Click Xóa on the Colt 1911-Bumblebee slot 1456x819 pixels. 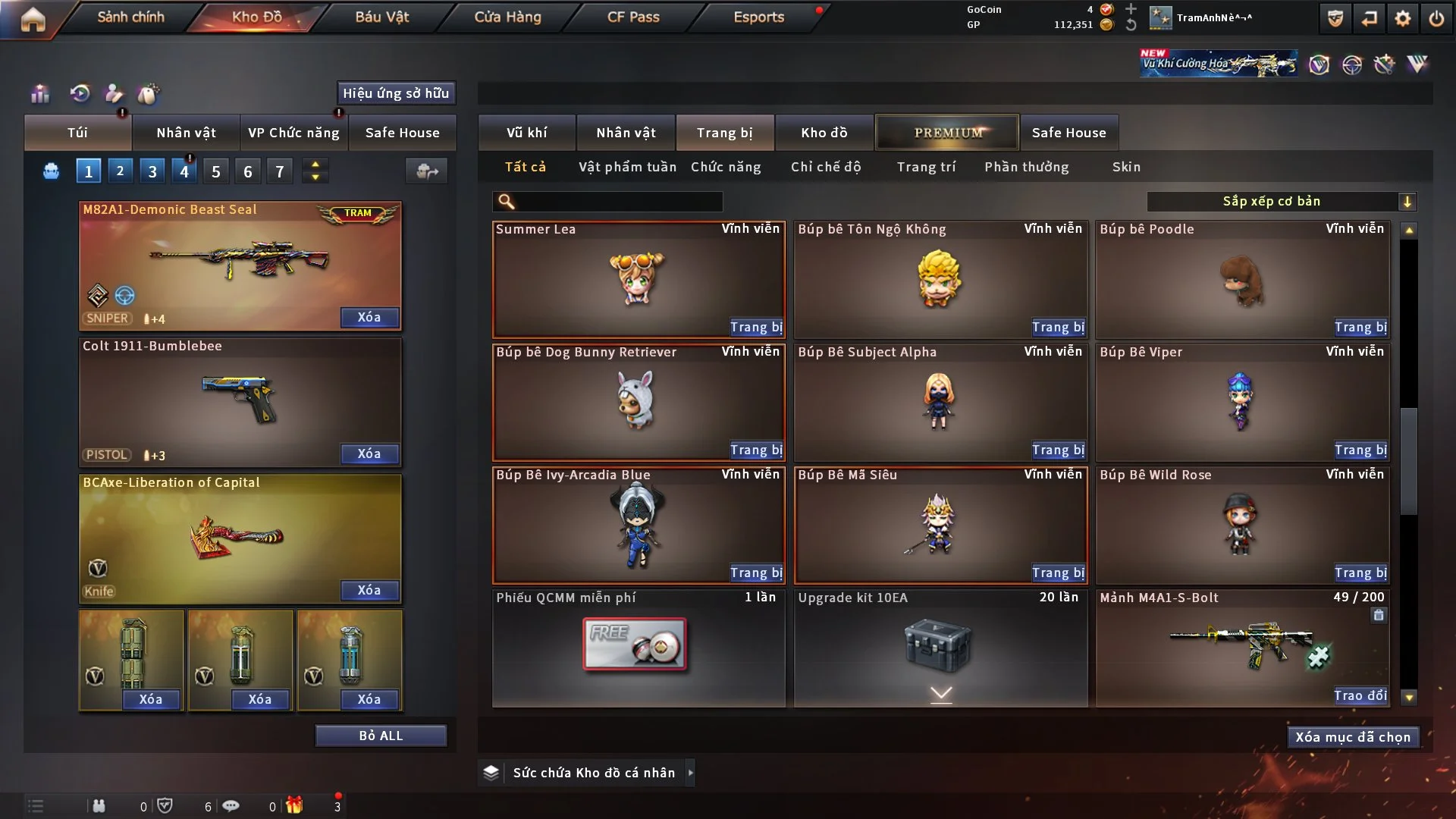369,453
